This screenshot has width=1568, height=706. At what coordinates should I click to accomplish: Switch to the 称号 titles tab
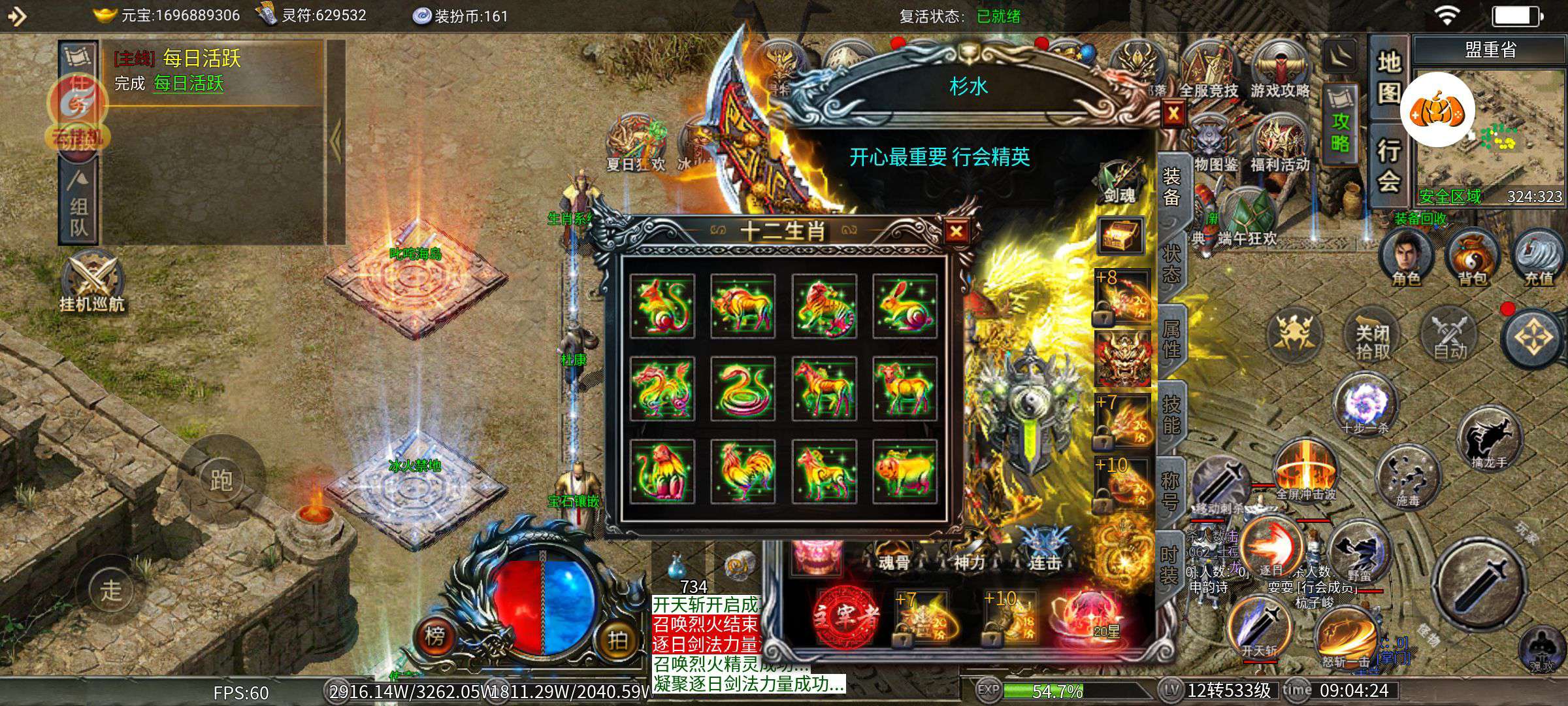1171,490
